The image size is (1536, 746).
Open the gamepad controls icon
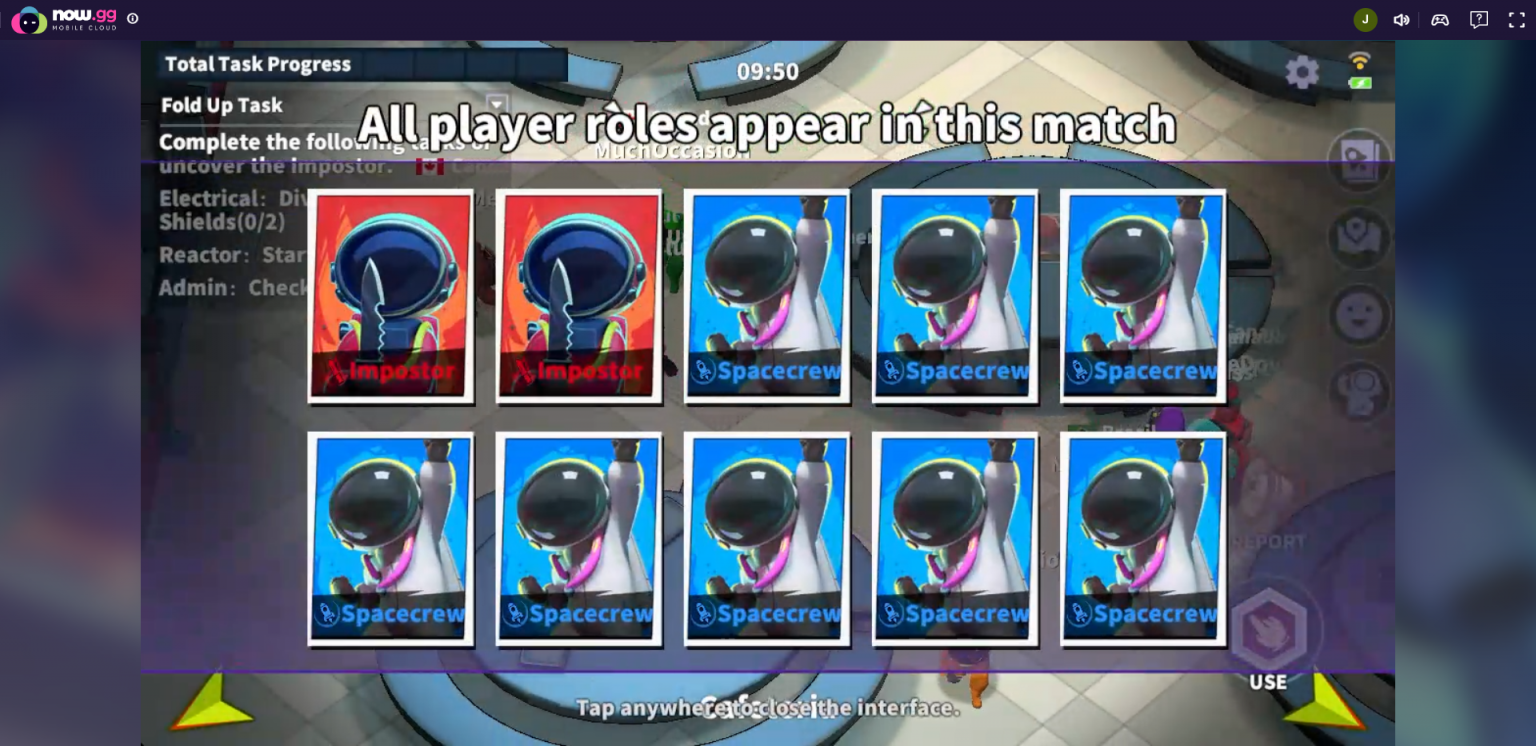[1440, 19]
